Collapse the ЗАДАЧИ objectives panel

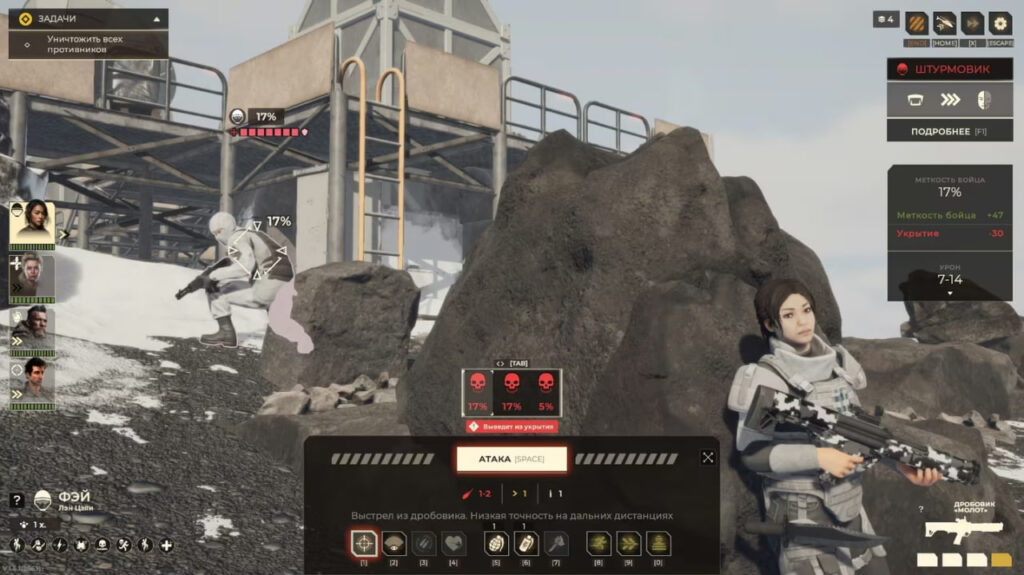coord(157,18)
